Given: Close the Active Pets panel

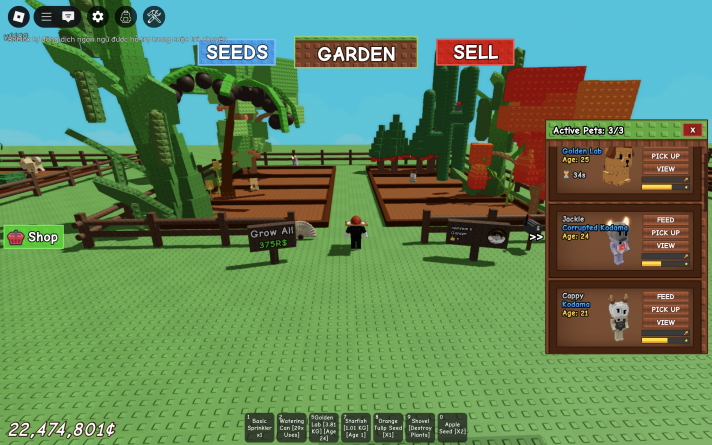Looking at the screenshot, I should [x=692, y=130].
